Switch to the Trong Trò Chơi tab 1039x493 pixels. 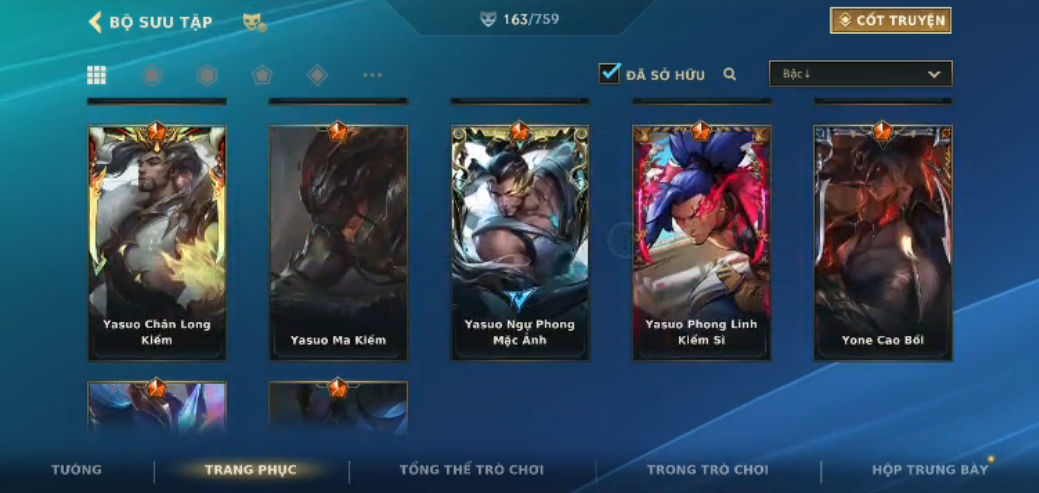point(708,470)
